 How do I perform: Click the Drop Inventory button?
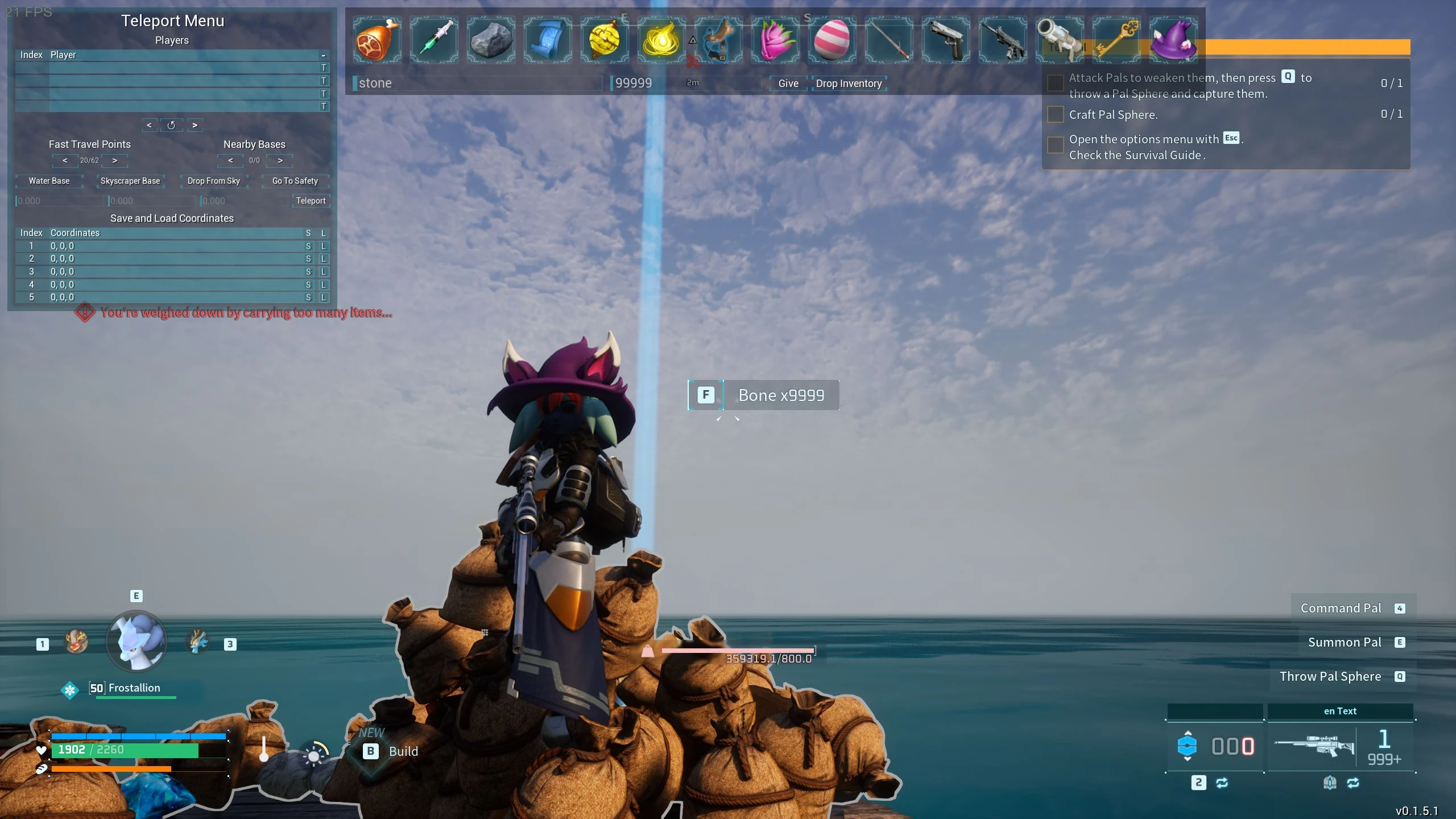pos(849,83)
